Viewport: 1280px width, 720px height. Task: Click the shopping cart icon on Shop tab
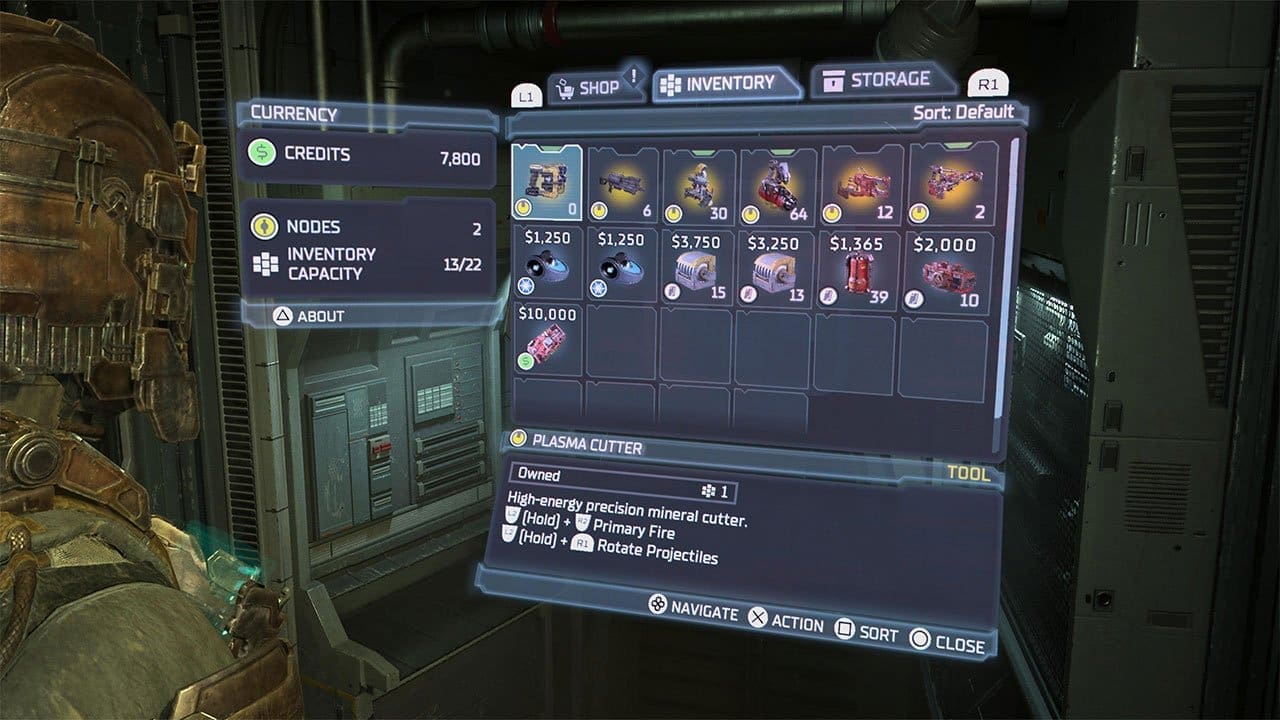click(567, 87)
